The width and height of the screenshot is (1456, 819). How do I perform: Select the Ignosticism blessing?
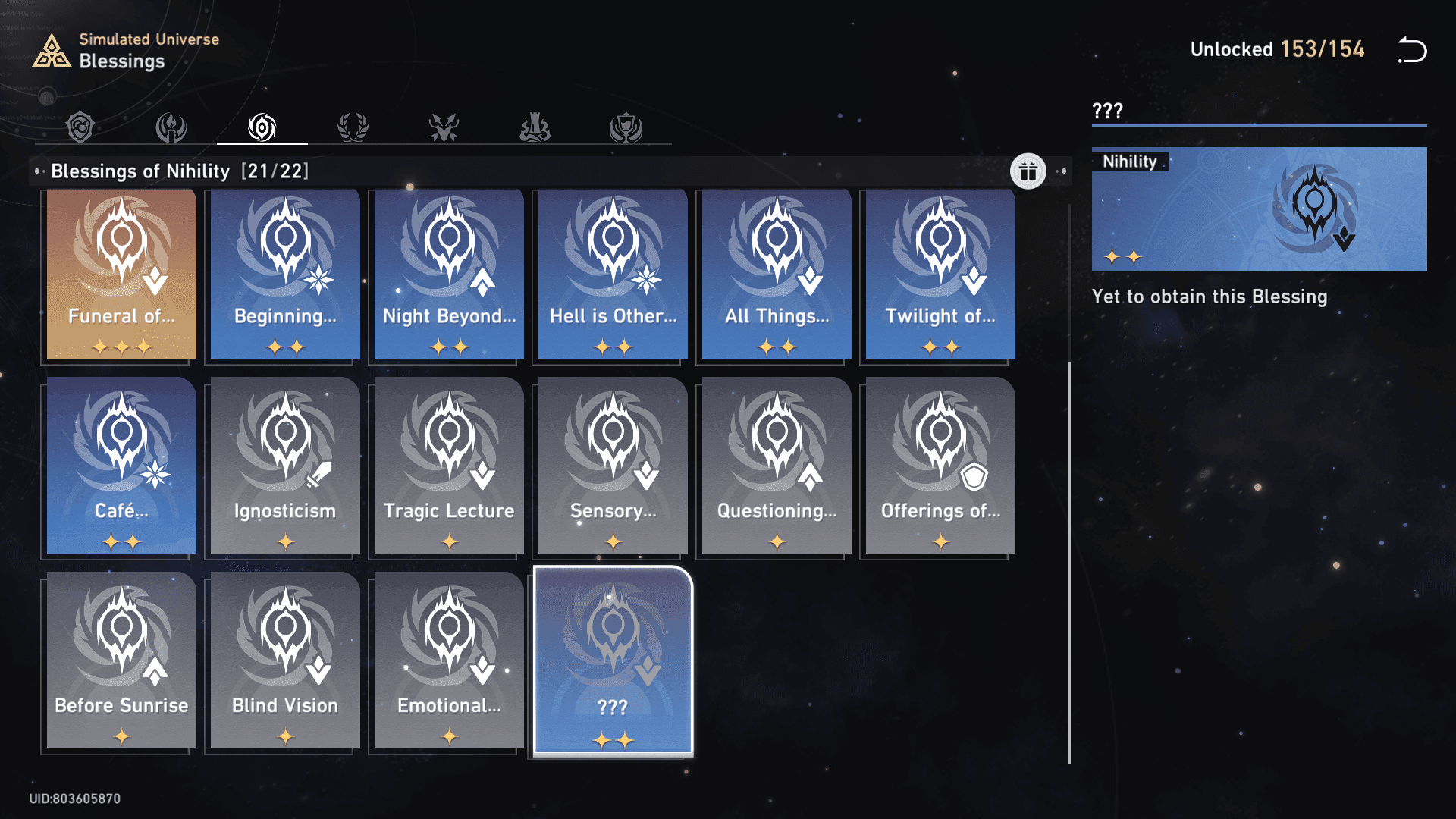pyautogui.click(x=285, y=466)
